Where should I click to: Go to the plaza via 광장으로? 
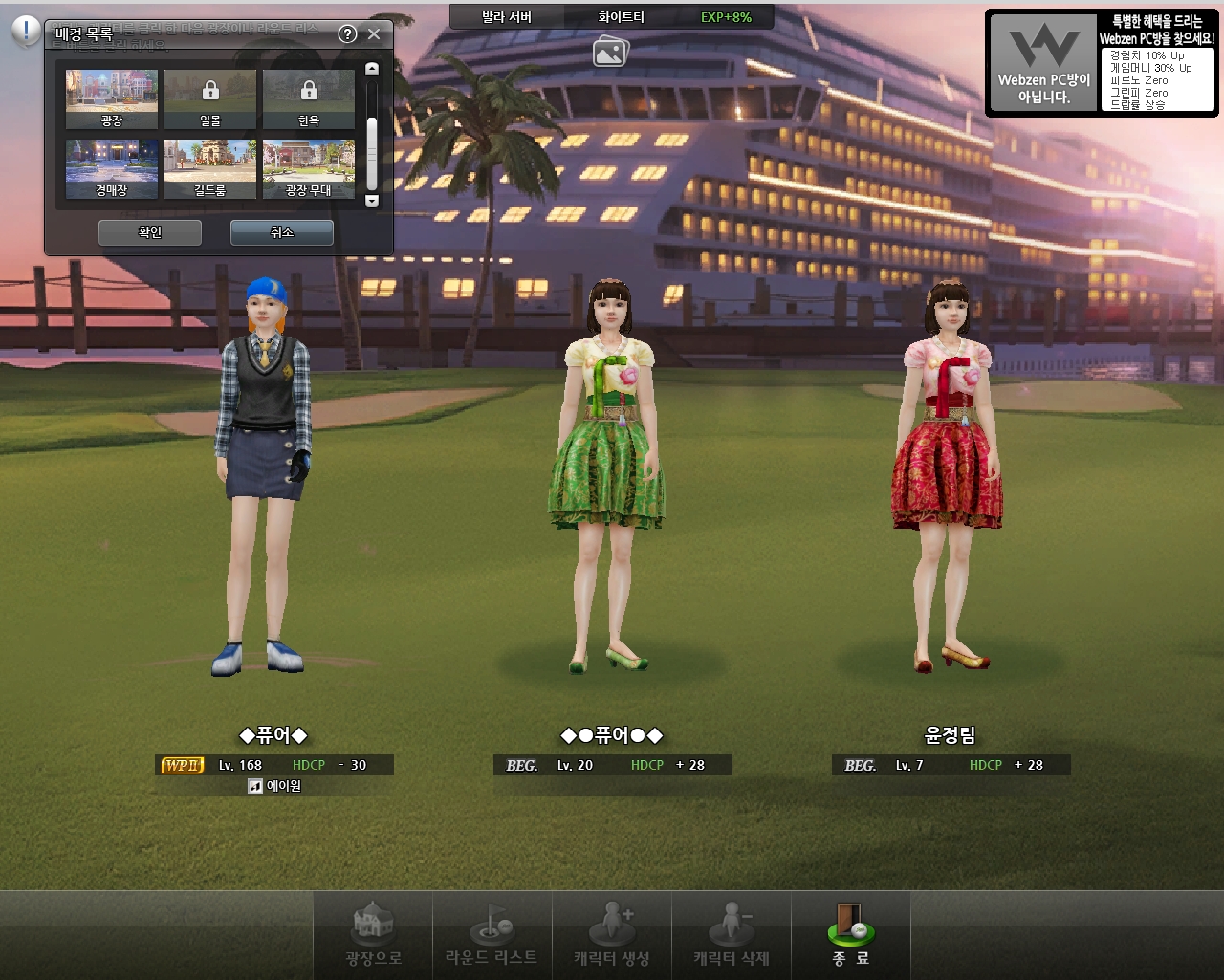click(373, 935)
